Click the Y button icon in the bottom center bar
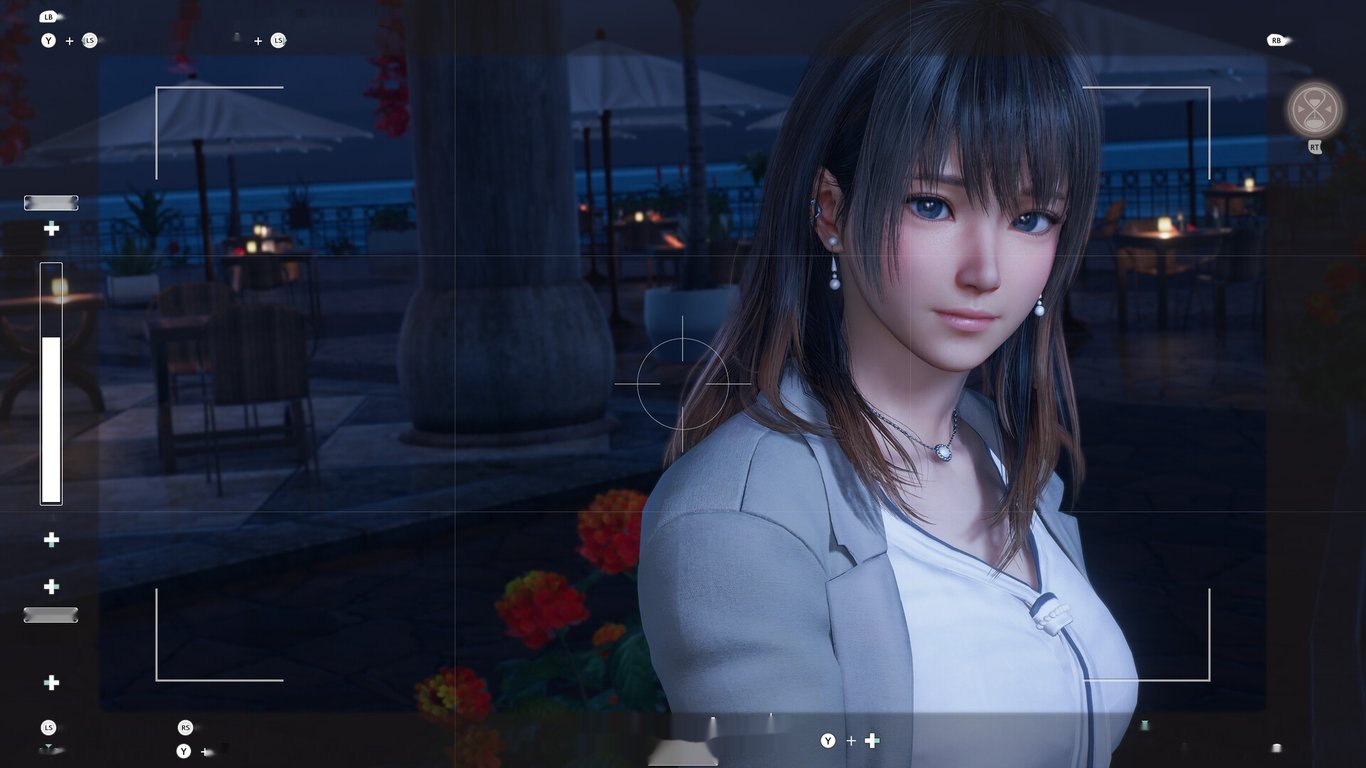 pos(829,741)
